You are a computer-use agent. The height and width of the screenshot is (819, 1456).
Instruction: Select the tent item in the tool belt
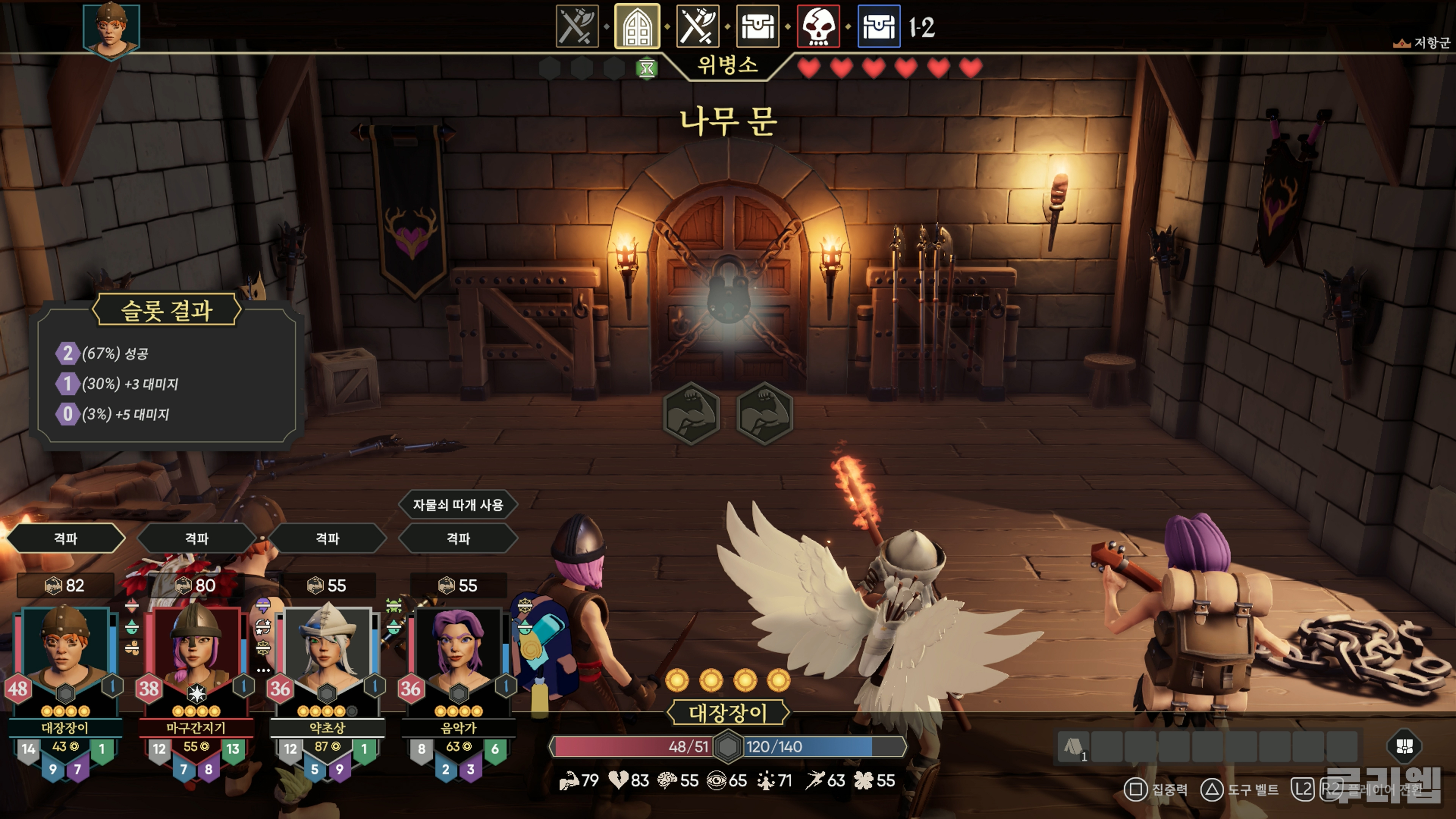[x=1073, y=747]
